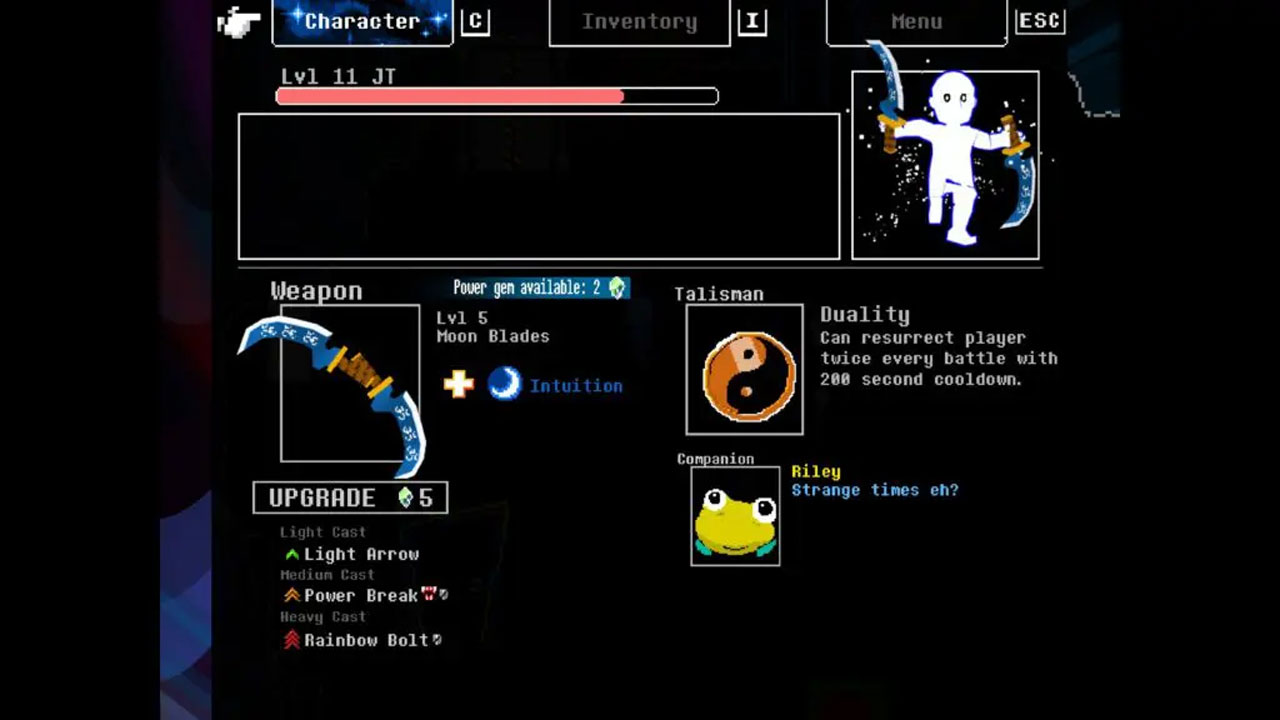Choose the Riley frog companion slot
Screen dimensions: 1280x720
tap(735, 516)
